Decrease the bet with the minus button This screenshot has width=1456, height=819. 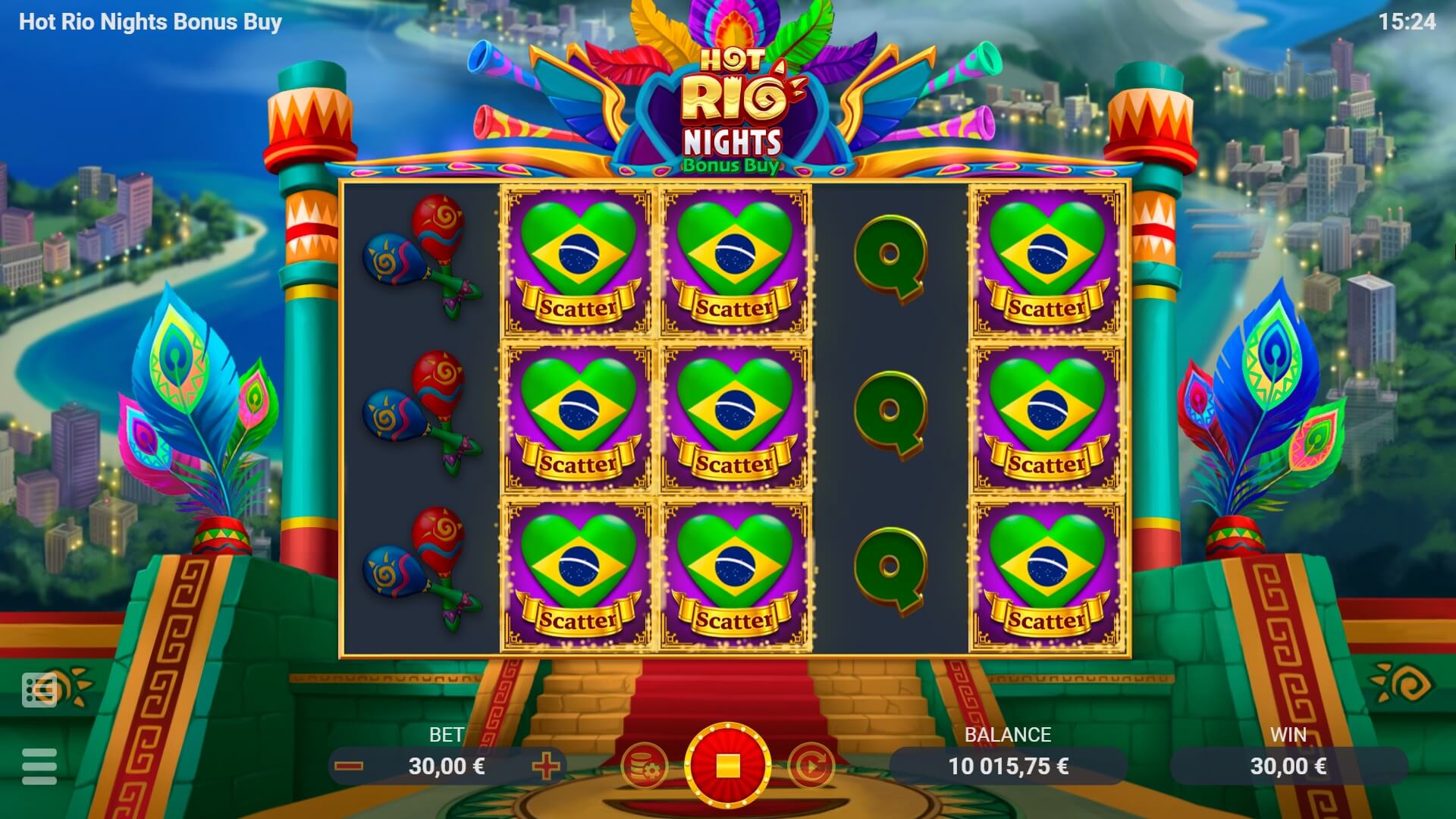[x=349, y=766]
